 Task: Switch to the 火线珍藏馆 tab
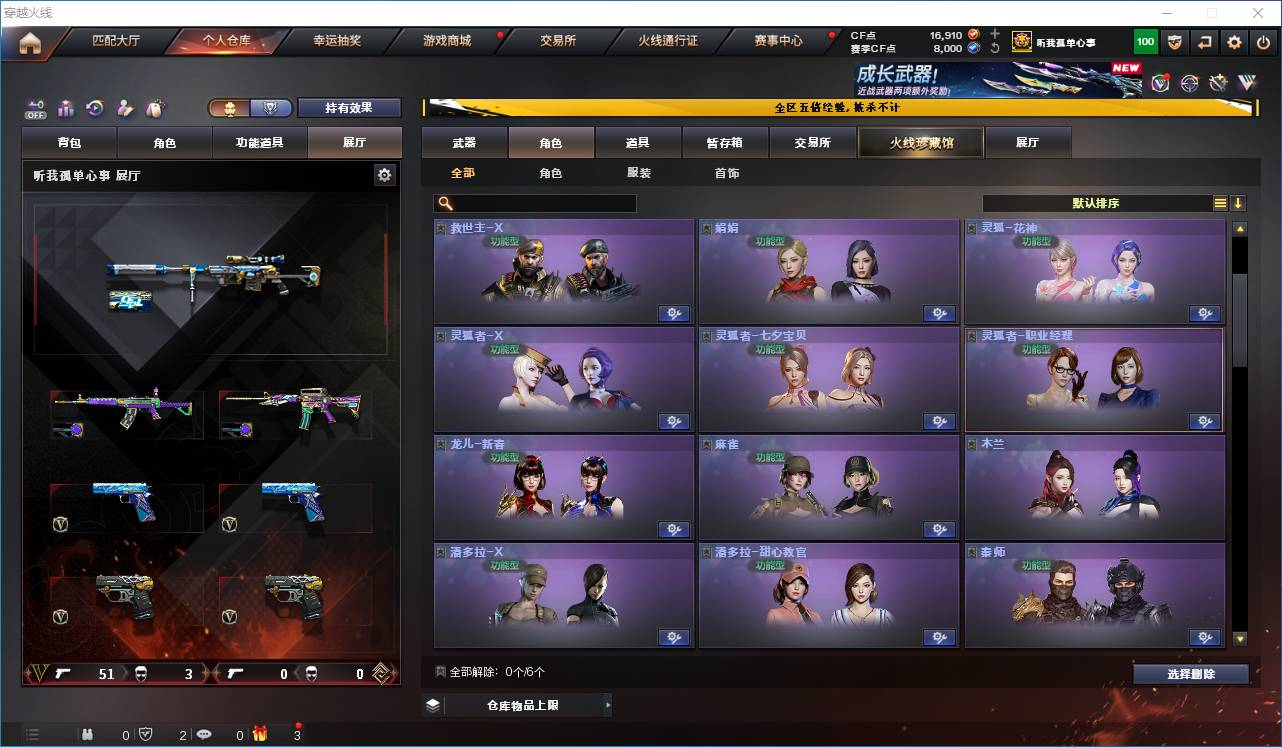[919, 142]
